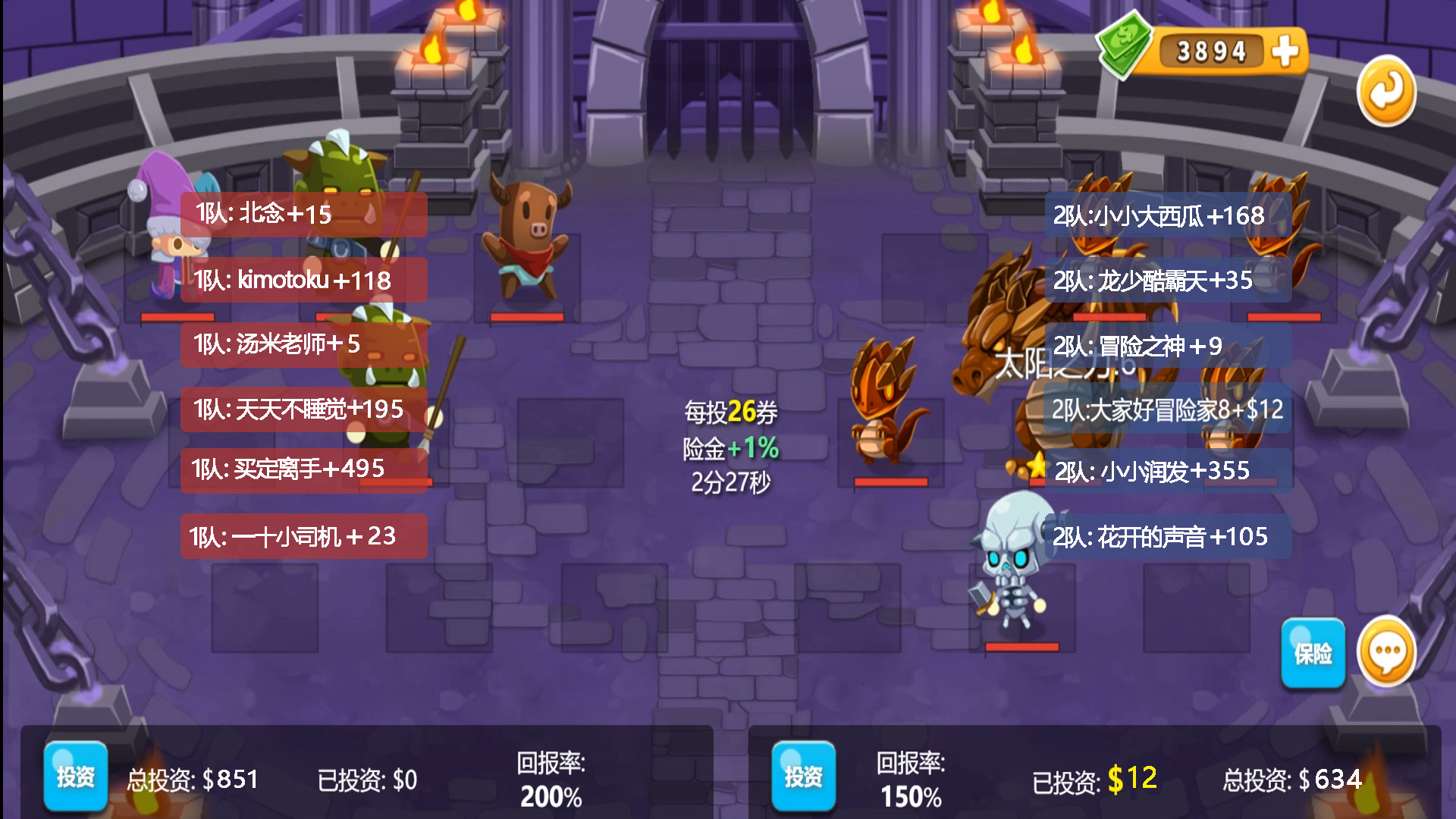Click the orange return arrow button
The image size is (1456, 819).
pyautogui.click(x=1386, y=92)
